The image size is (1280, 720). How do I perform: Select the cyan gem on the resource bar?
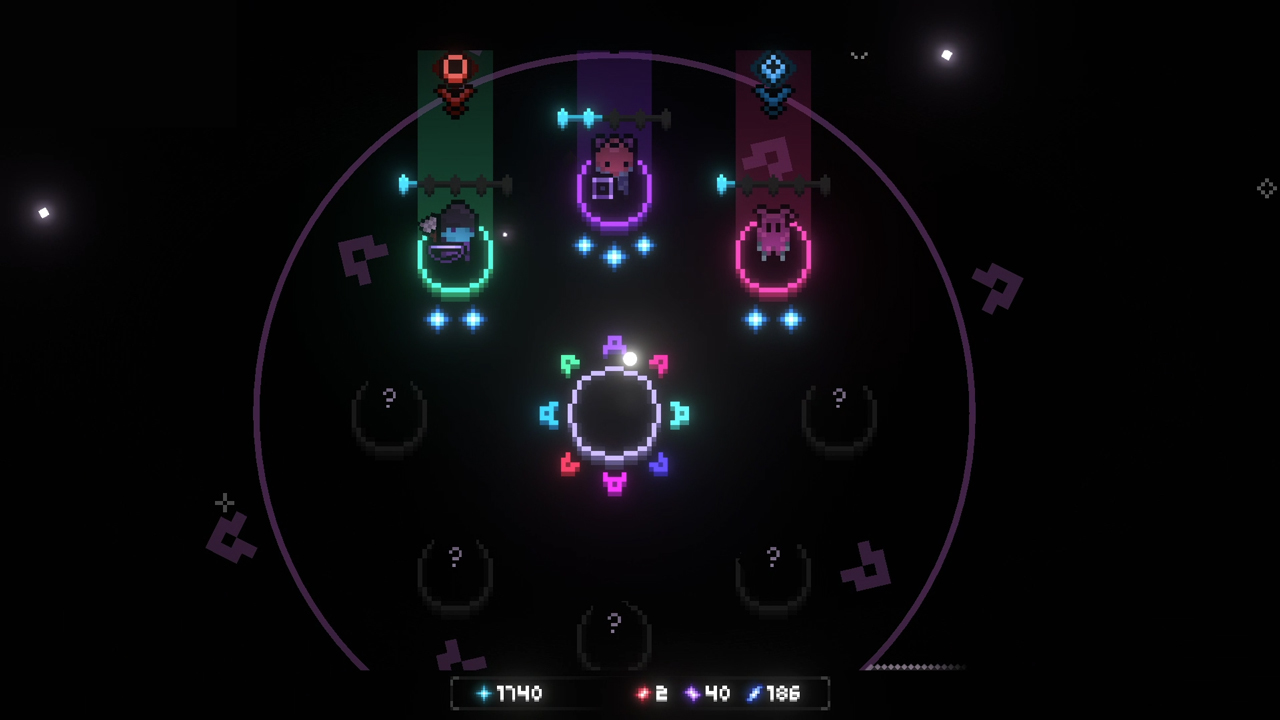tap(483, 692)
